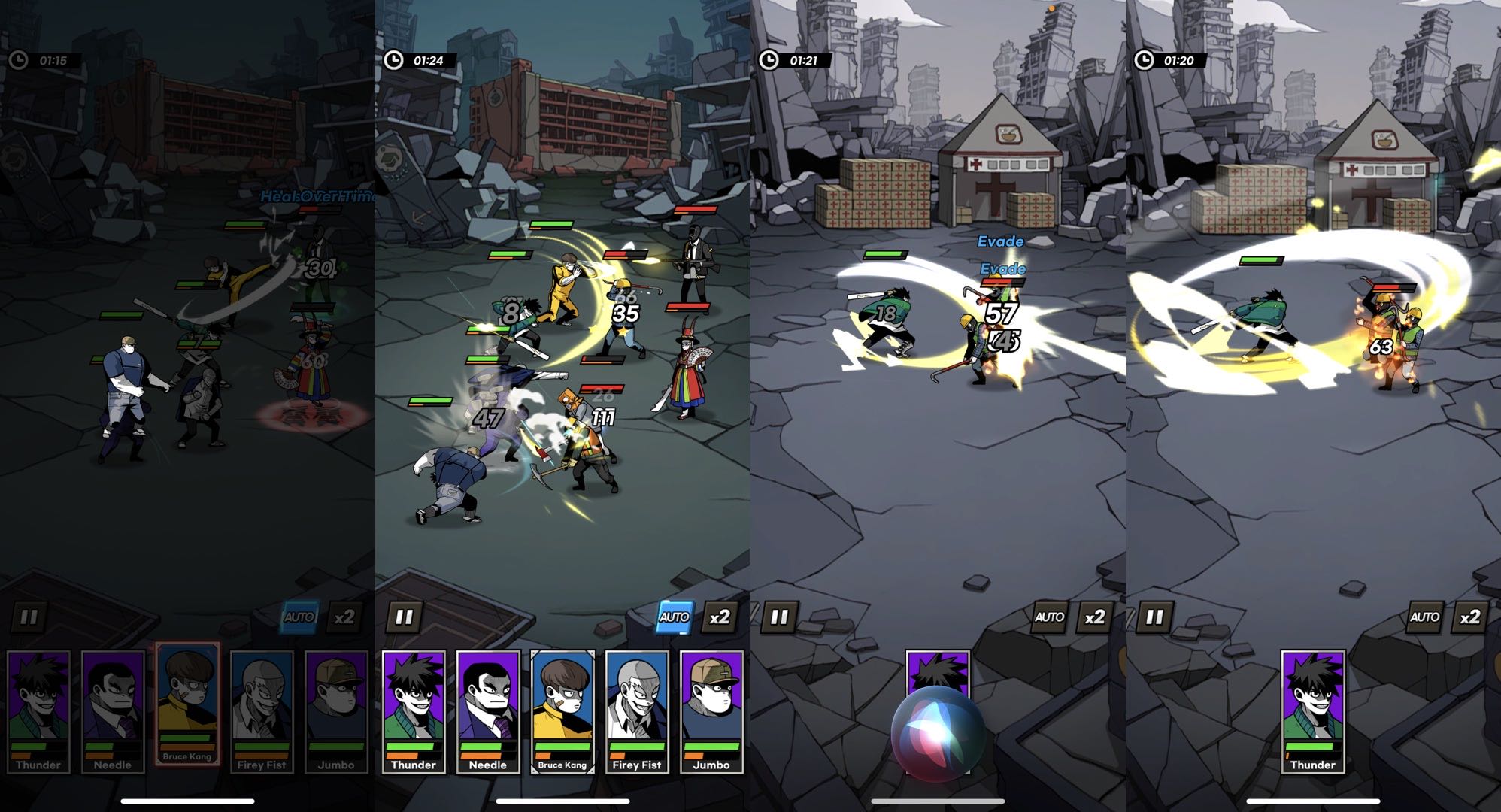
Task: Pause the battle showing the 01:20 timer
Action: tap(1154, 617)
